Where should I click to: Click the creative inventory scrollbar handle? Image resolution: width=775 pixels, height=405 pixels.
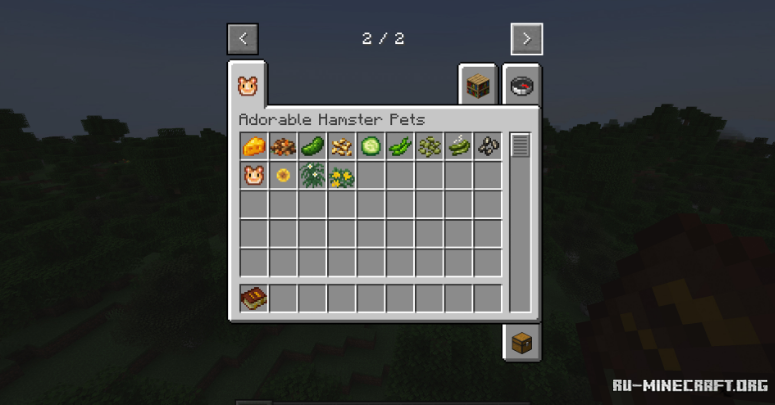point(520,146)
